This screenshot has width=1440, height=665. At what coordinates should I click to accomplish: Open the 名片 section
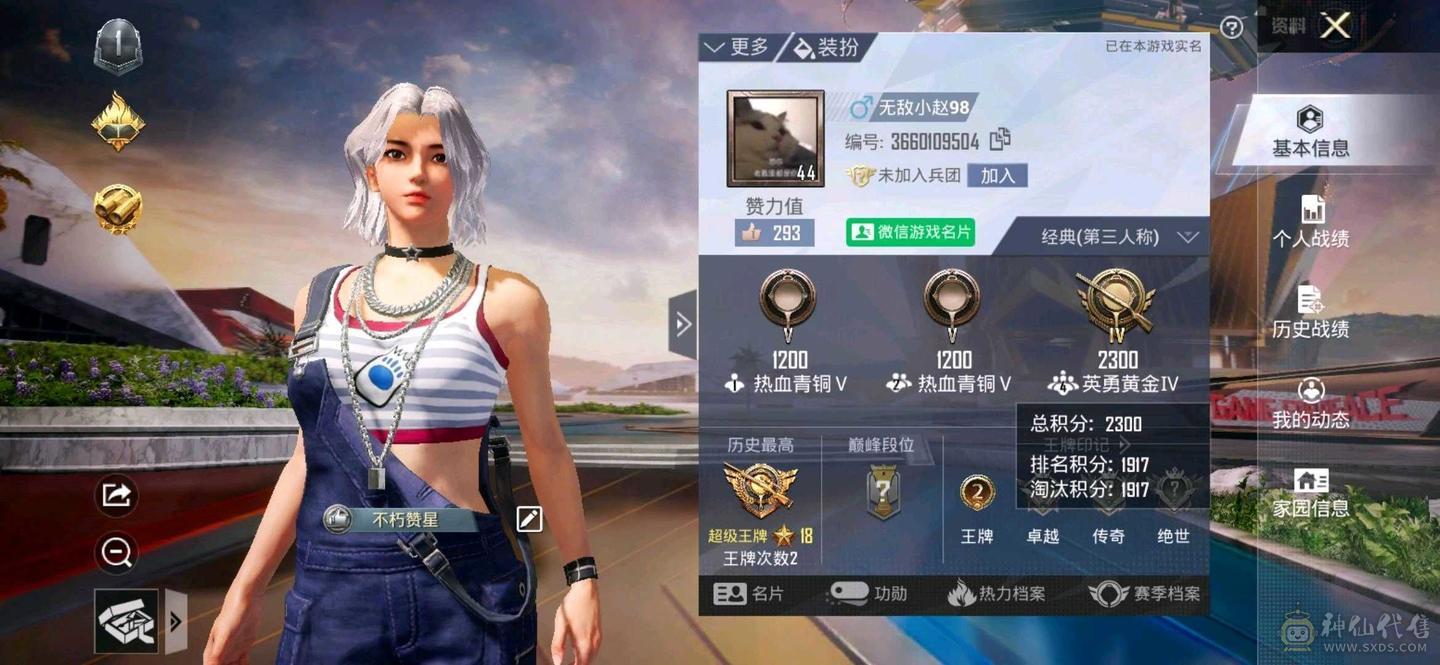coord(749,594)
